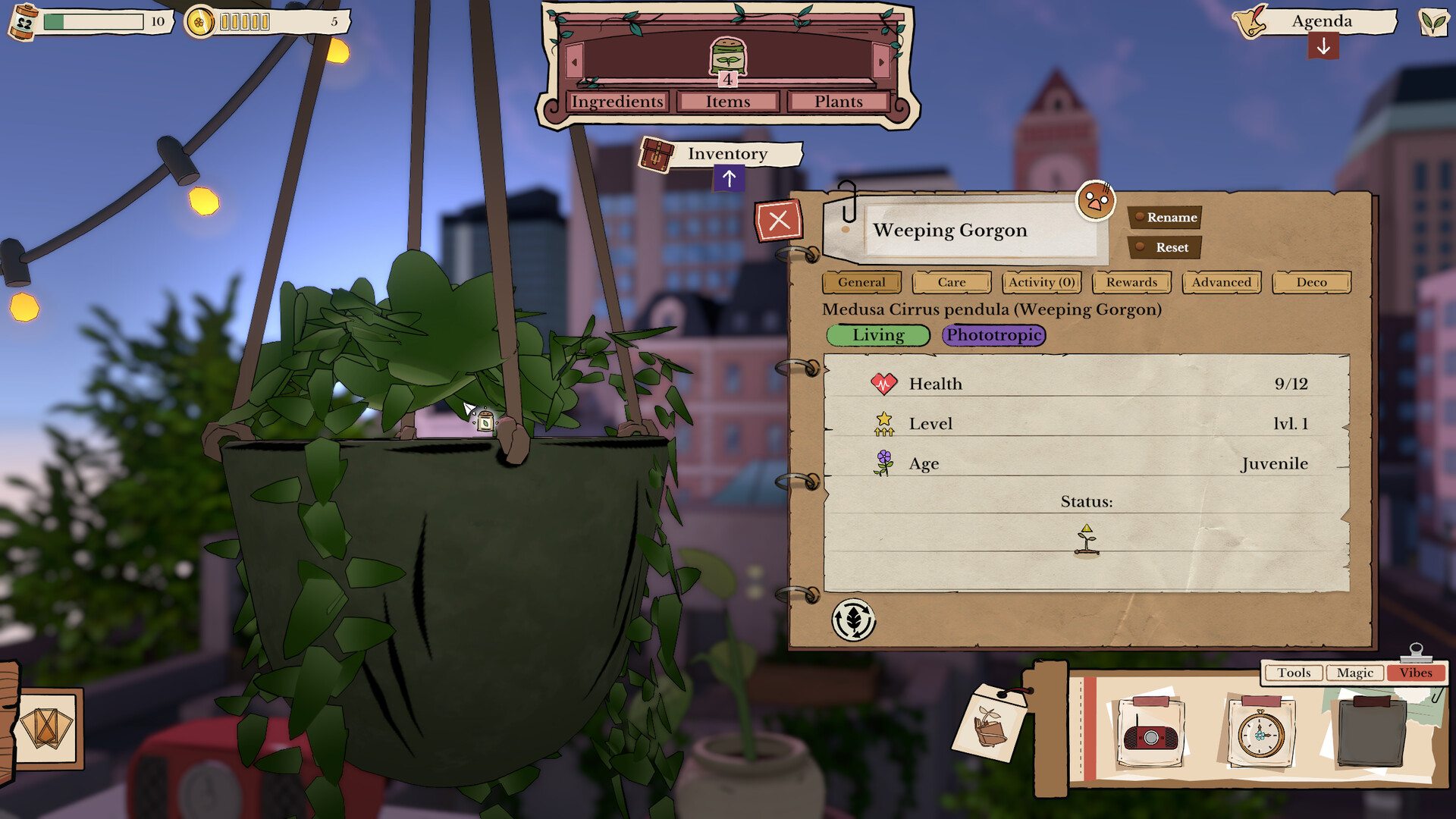Show the Activity (0) tab

pyautogui.click(x=1042, y=282)
